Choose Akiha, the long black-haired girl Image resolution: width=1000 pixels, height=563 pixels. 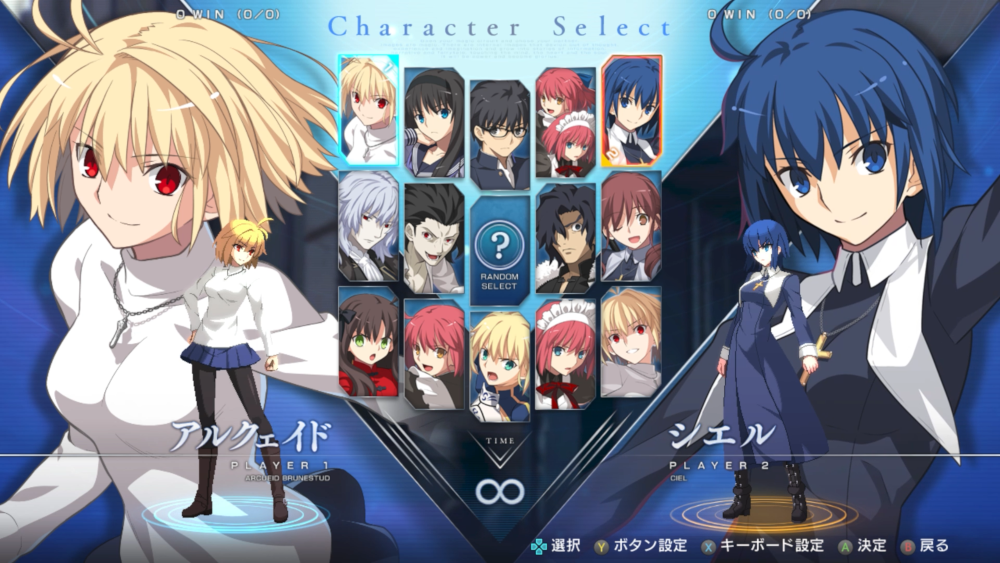434,122
